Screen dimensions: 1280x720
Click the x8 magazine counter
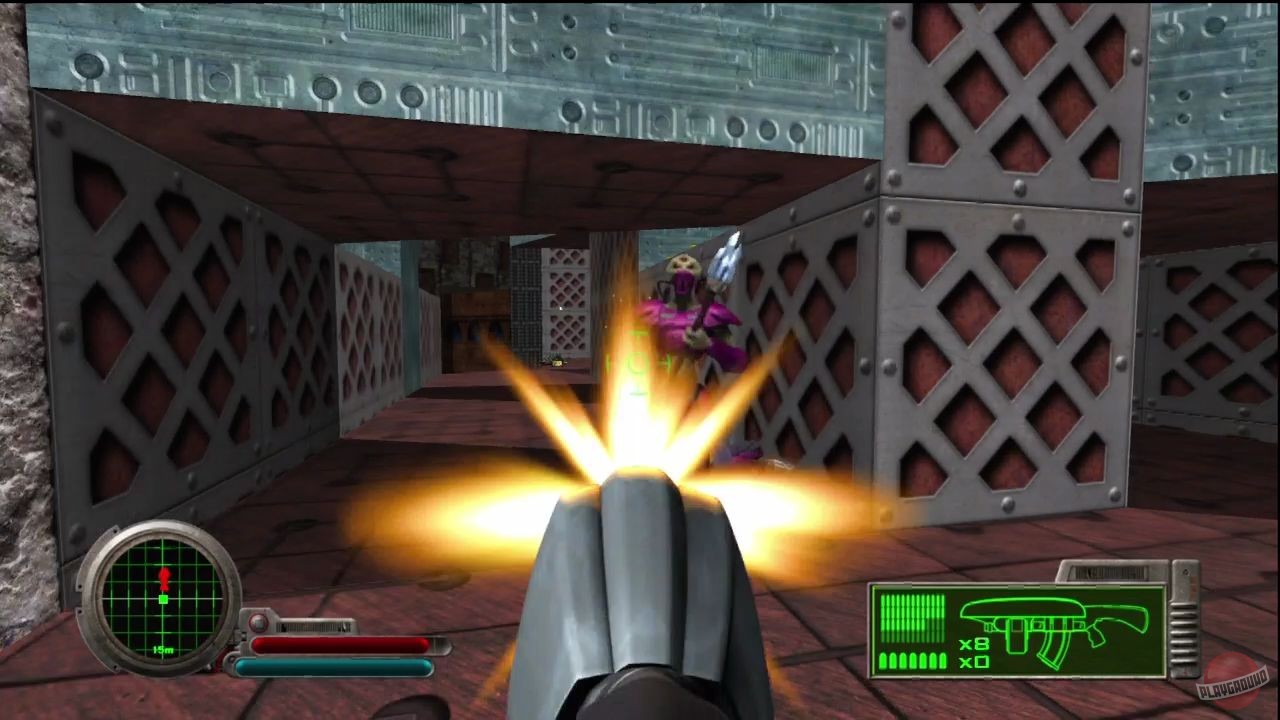pos(974,644)
